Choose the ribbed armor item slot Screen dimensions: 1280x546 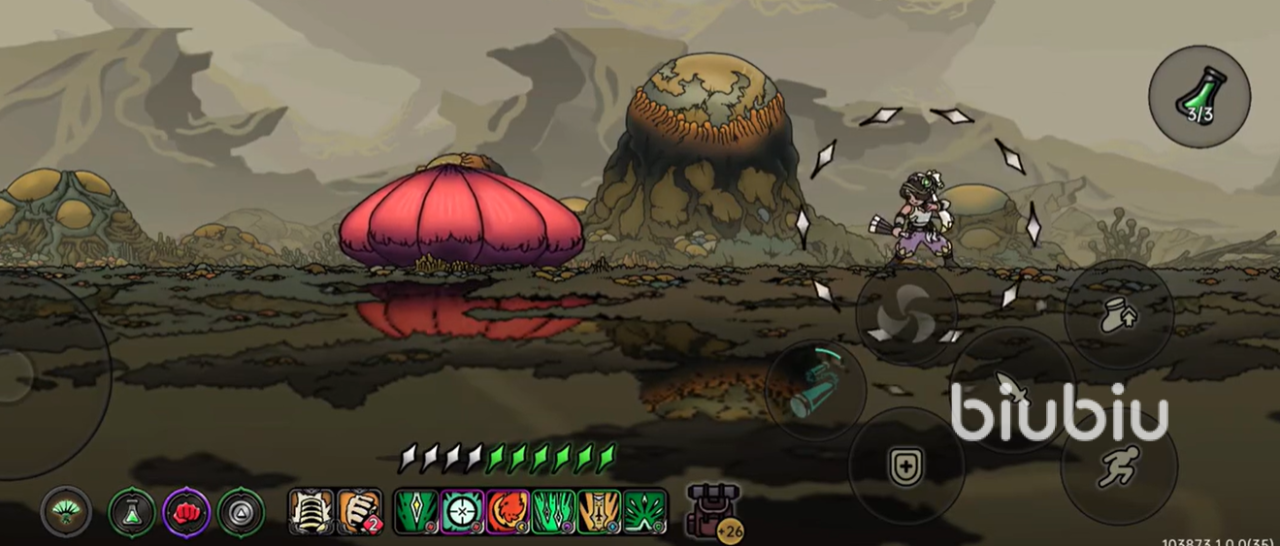pyautogui.click(x=311, y=512)
